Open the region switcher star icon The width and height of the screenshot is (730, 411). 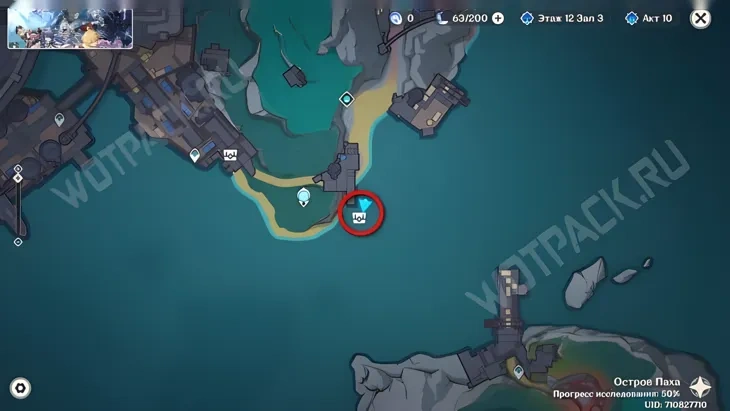click(x=701, y=388)
